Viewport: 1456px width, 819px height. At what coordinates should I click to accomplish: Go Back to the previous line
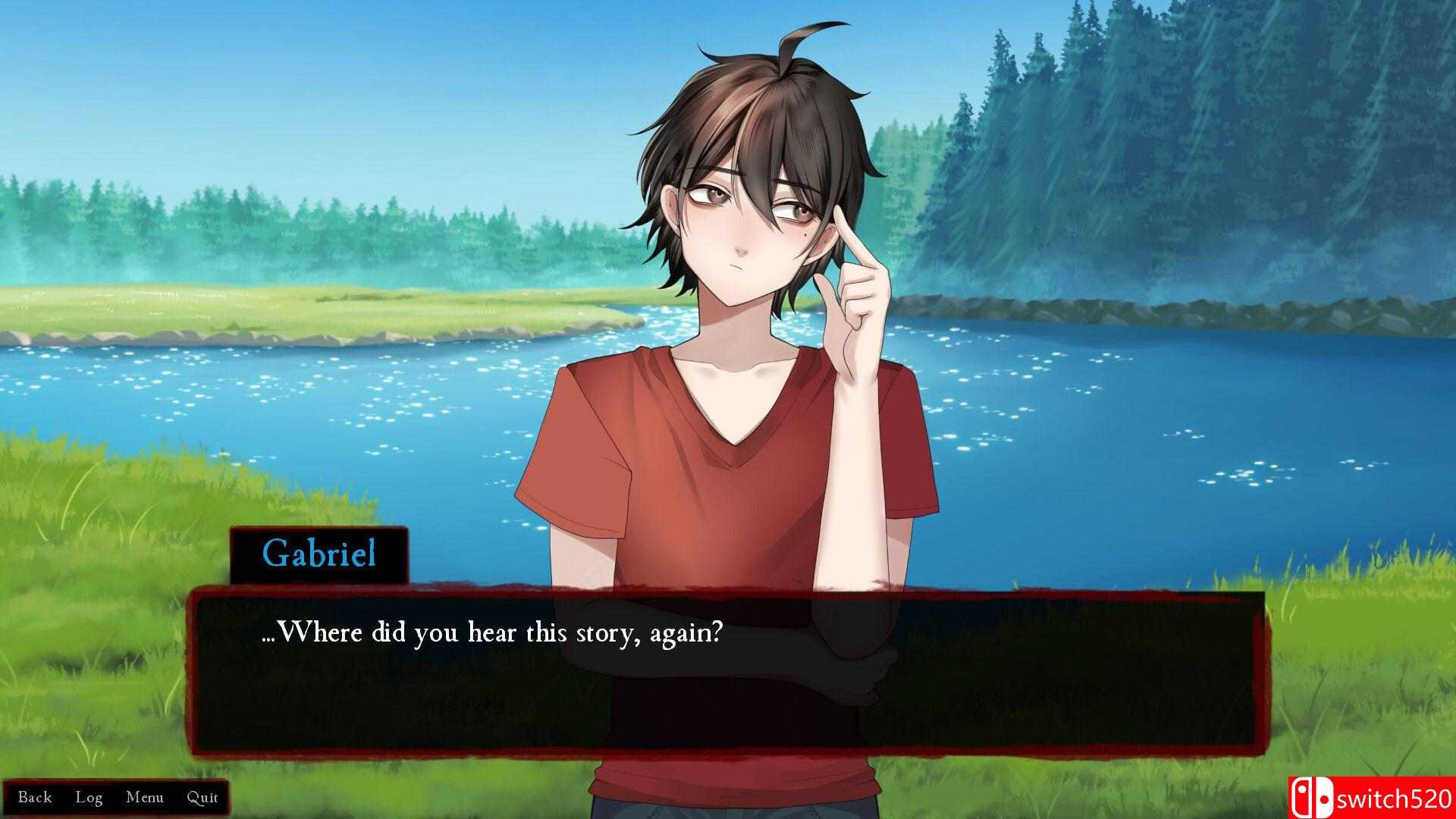click(35, 797)
